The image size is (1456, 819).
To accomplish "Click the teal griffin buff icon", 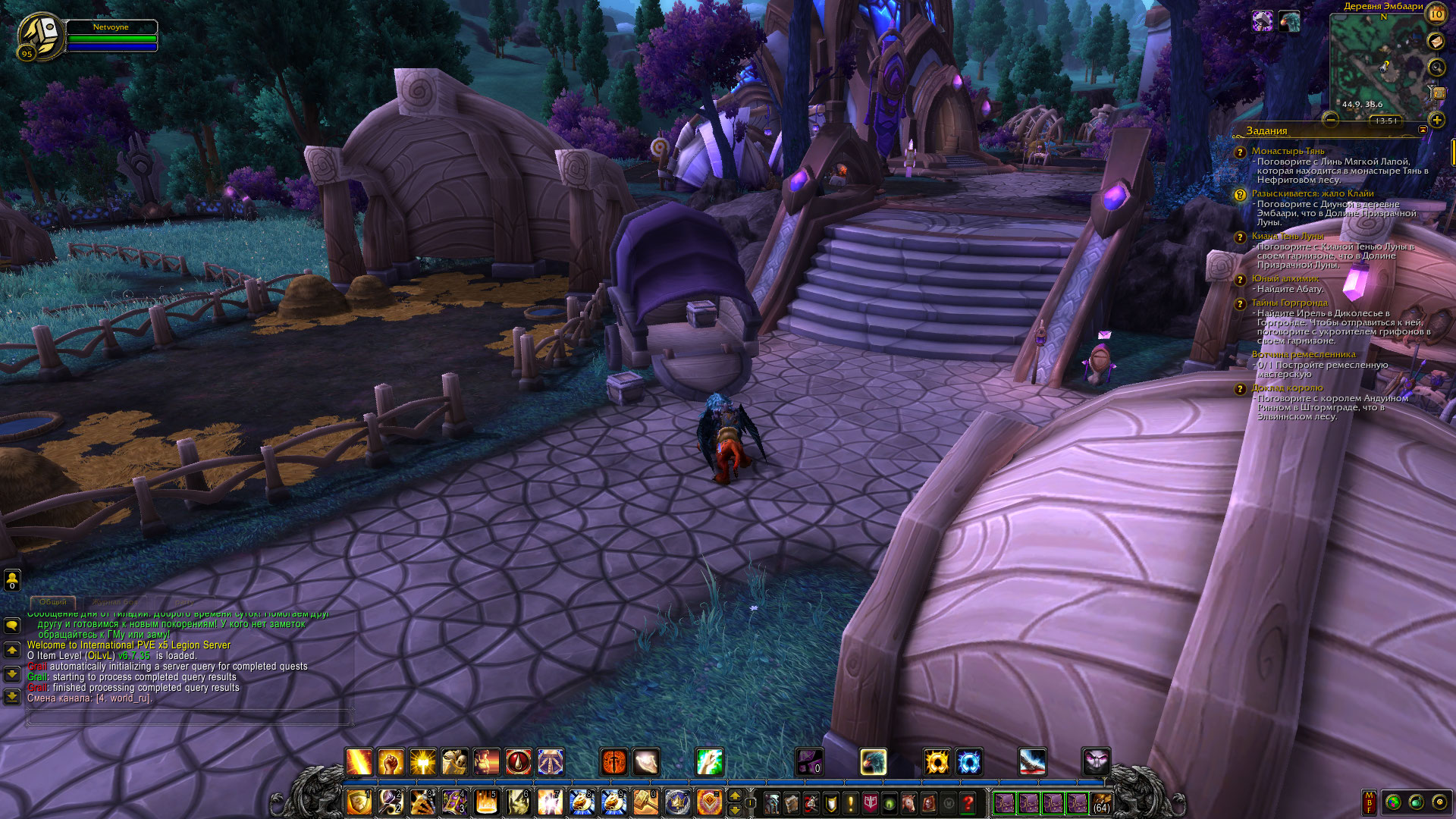I will [x=1288, y=21].
